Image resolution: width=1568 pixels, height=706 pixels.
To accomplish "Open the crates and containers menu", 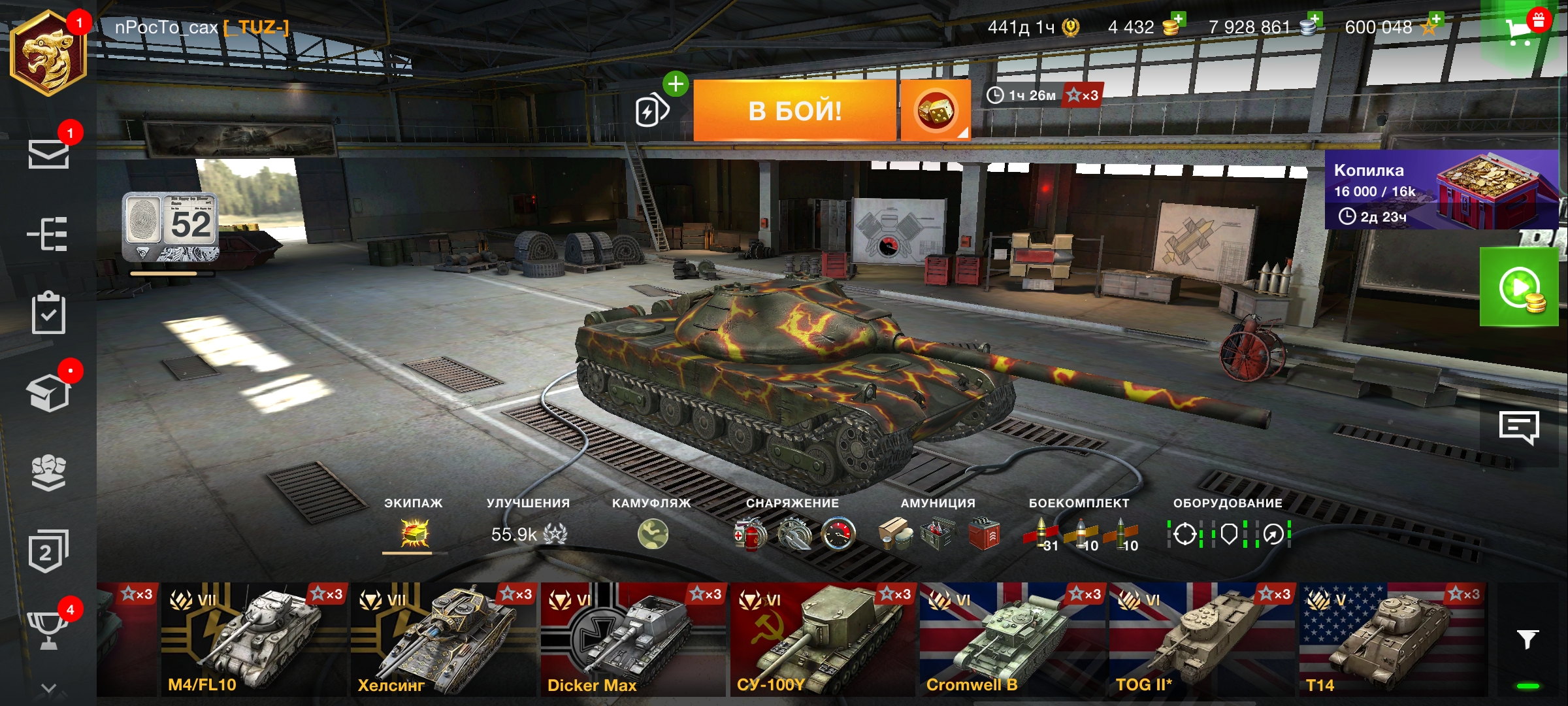I will pyautogui.click(x=48, y=392).
